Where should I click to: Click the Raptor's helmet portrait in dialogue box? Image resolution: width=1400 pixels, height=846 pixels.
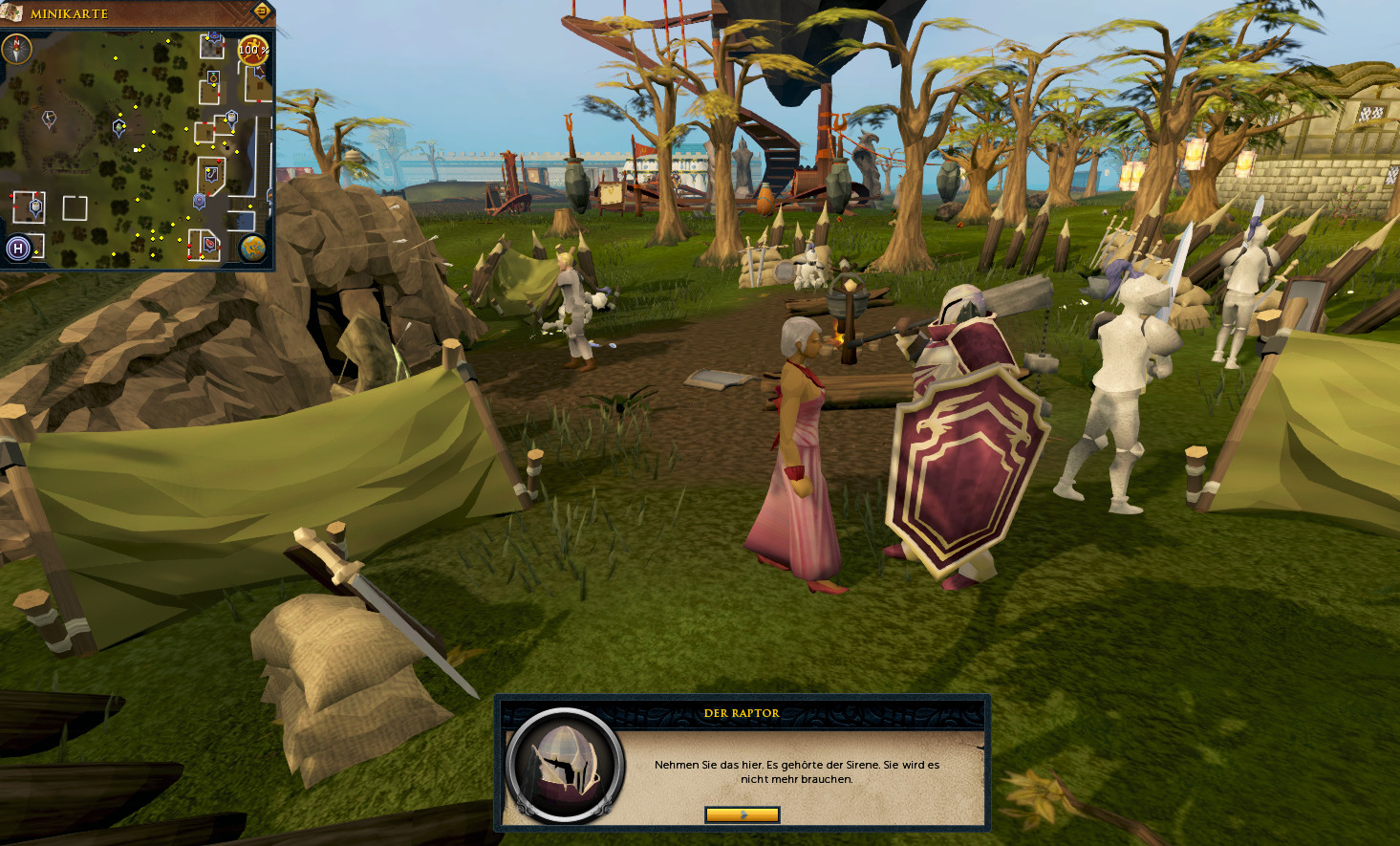click(x=565, y=765)
